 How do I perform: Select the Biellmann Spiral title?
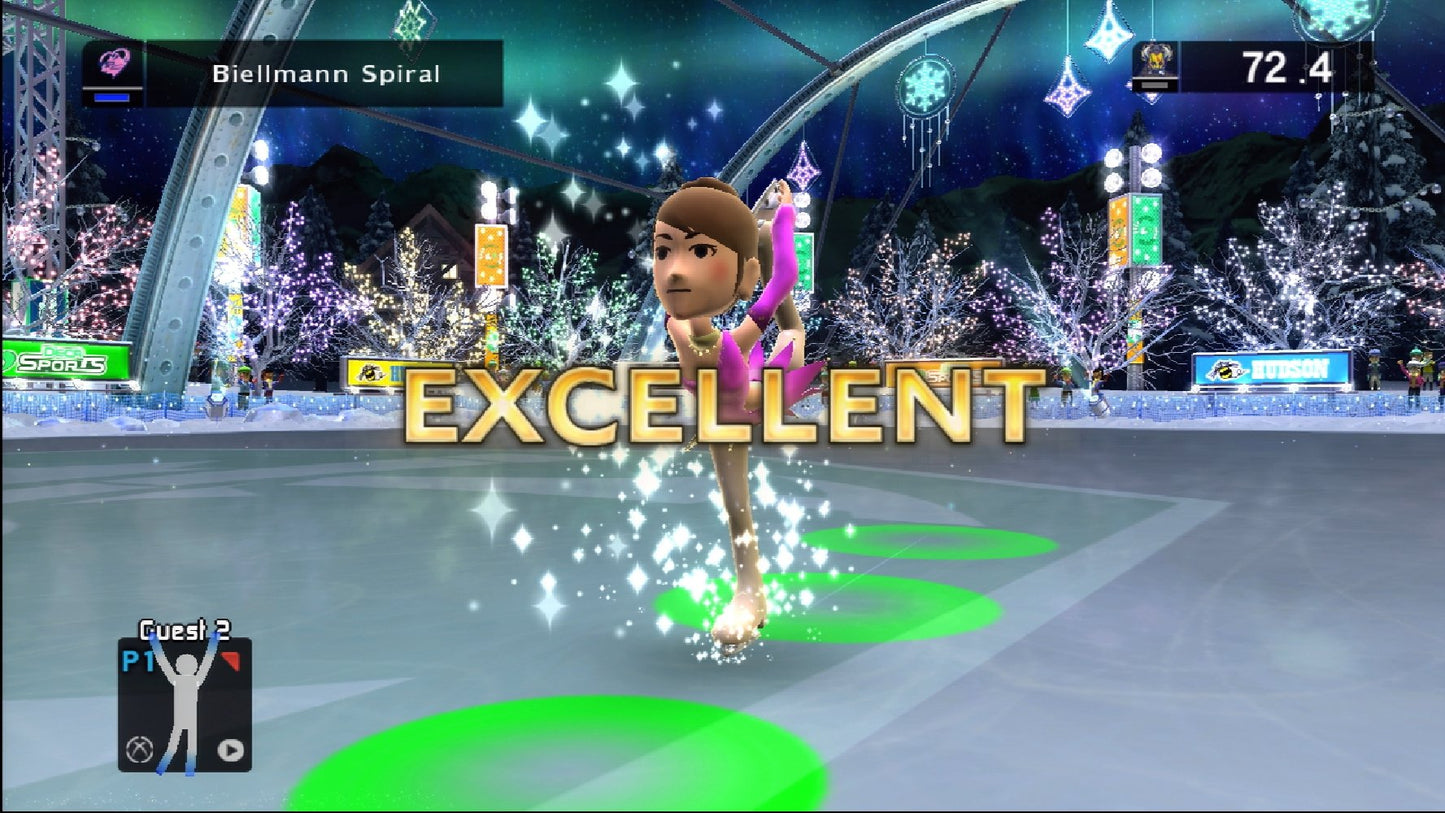point(326,73)
